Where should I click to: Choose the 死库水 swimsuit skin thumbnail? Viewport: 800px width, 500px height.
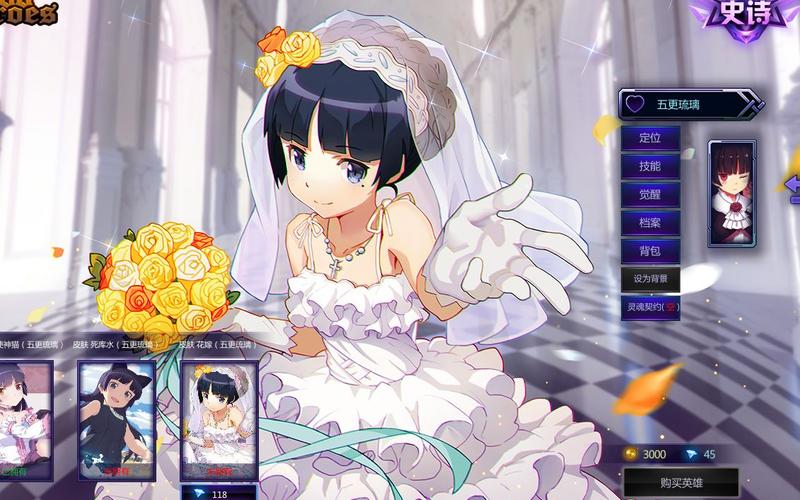[115, 418]
